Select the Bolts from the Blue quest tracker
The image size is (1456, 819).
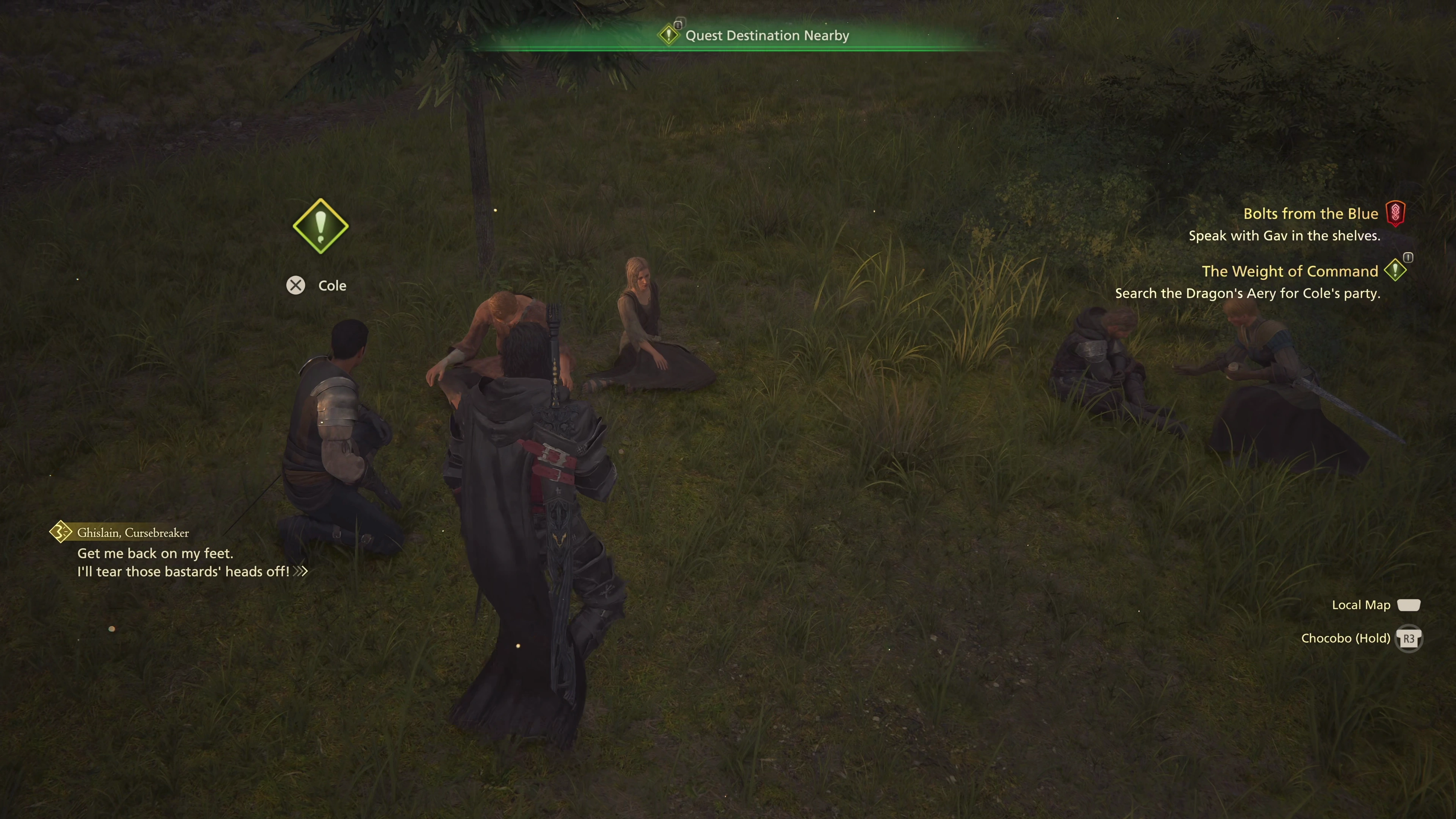tap(1310, 213)
